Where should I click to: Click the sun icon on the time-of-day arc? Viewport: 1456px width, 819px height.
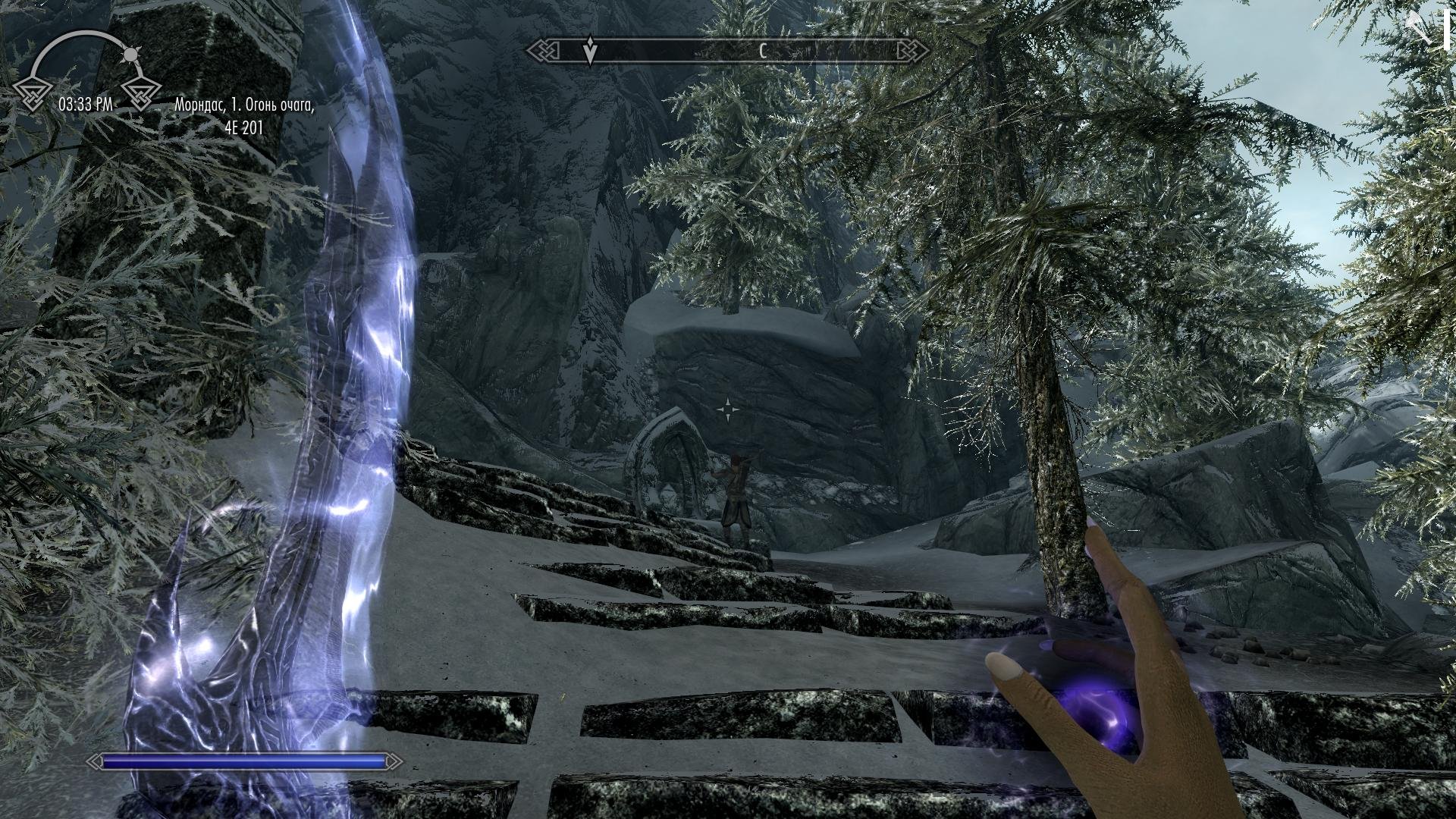click(x=130, y=55)
